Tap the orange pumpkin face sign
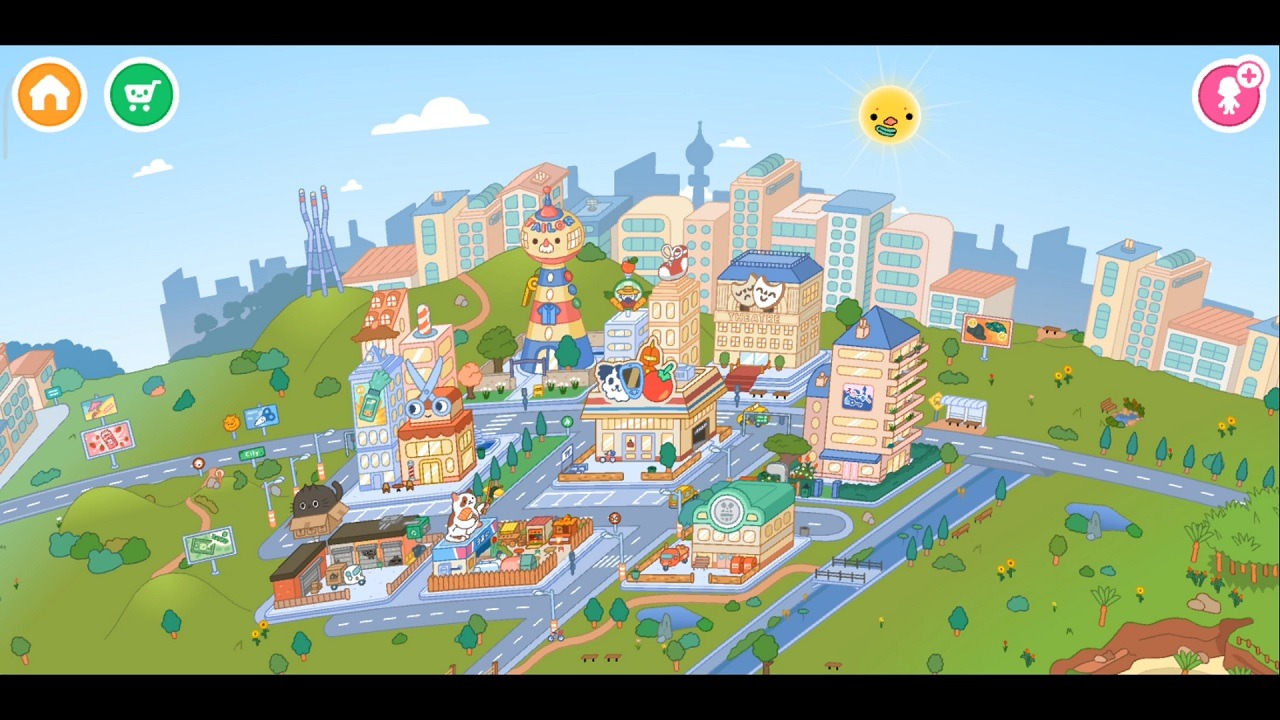This screenshot has width=1280, height=720. (231, 421)
